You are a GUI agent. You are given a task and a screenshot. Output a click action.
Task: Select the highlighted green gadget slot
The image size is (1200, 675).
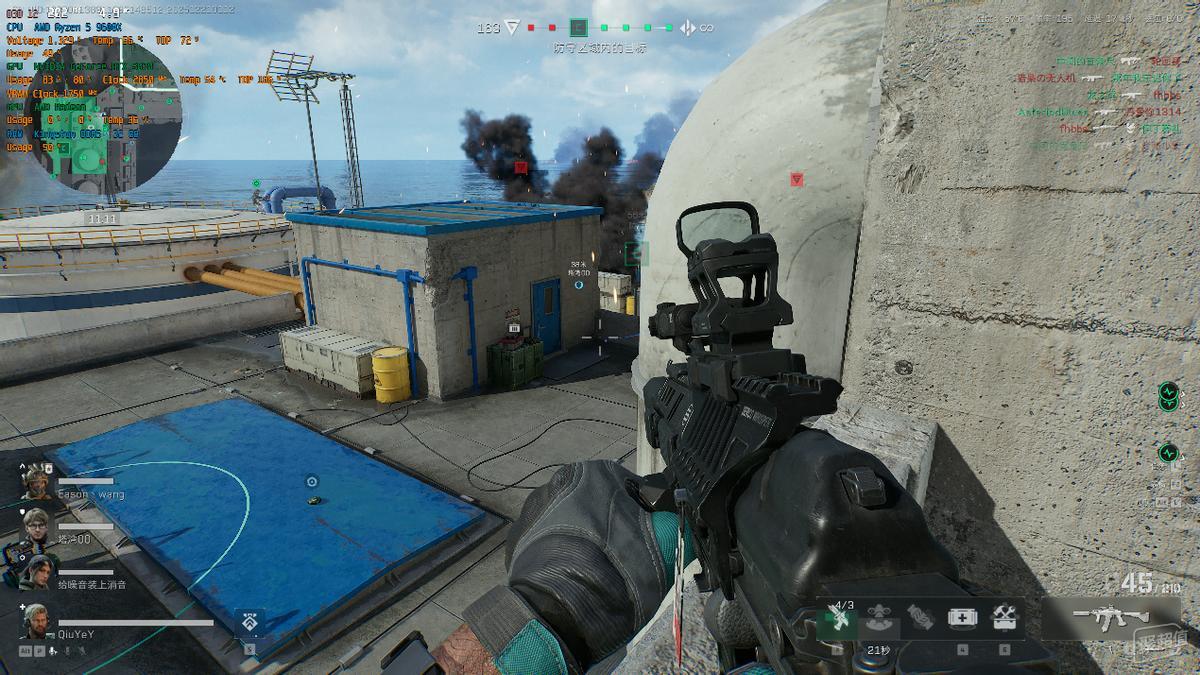[837, 620]
